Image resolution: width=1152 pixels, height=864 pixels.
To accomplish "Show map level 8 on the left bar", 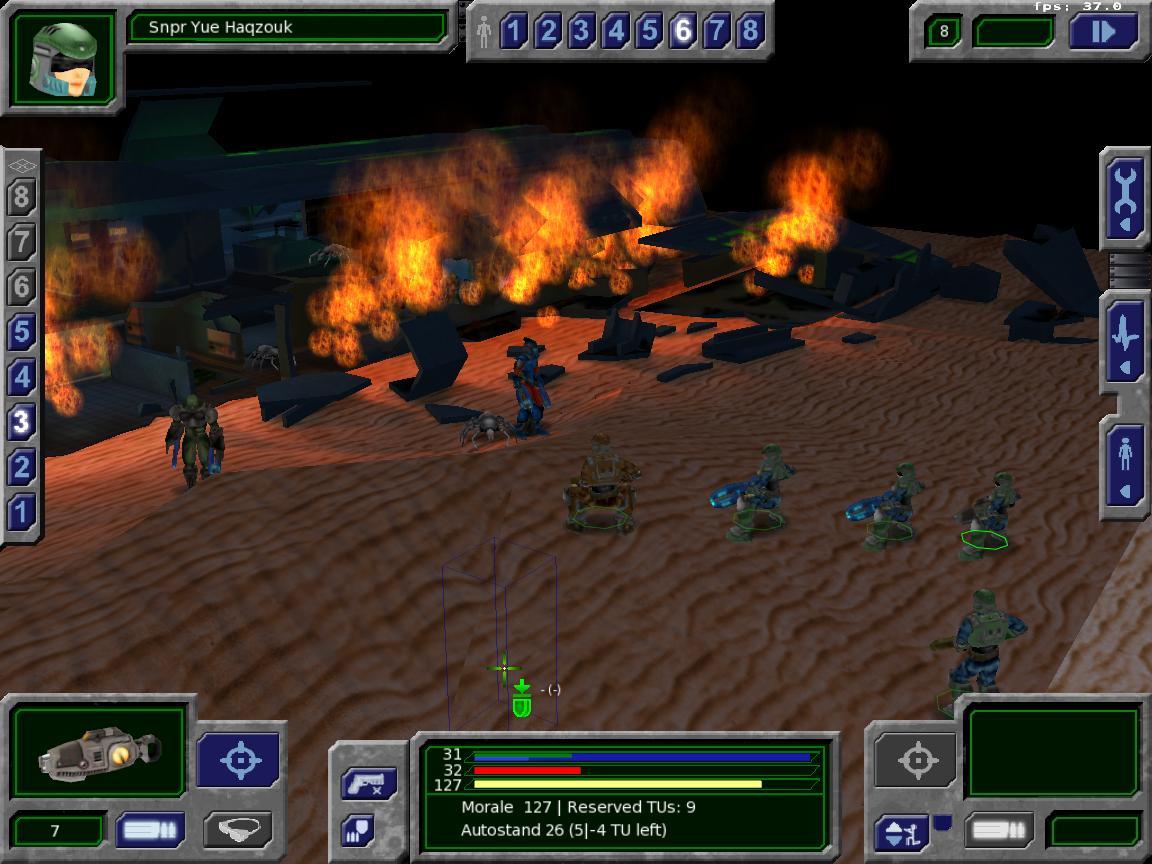I will [x=22, y=197].
